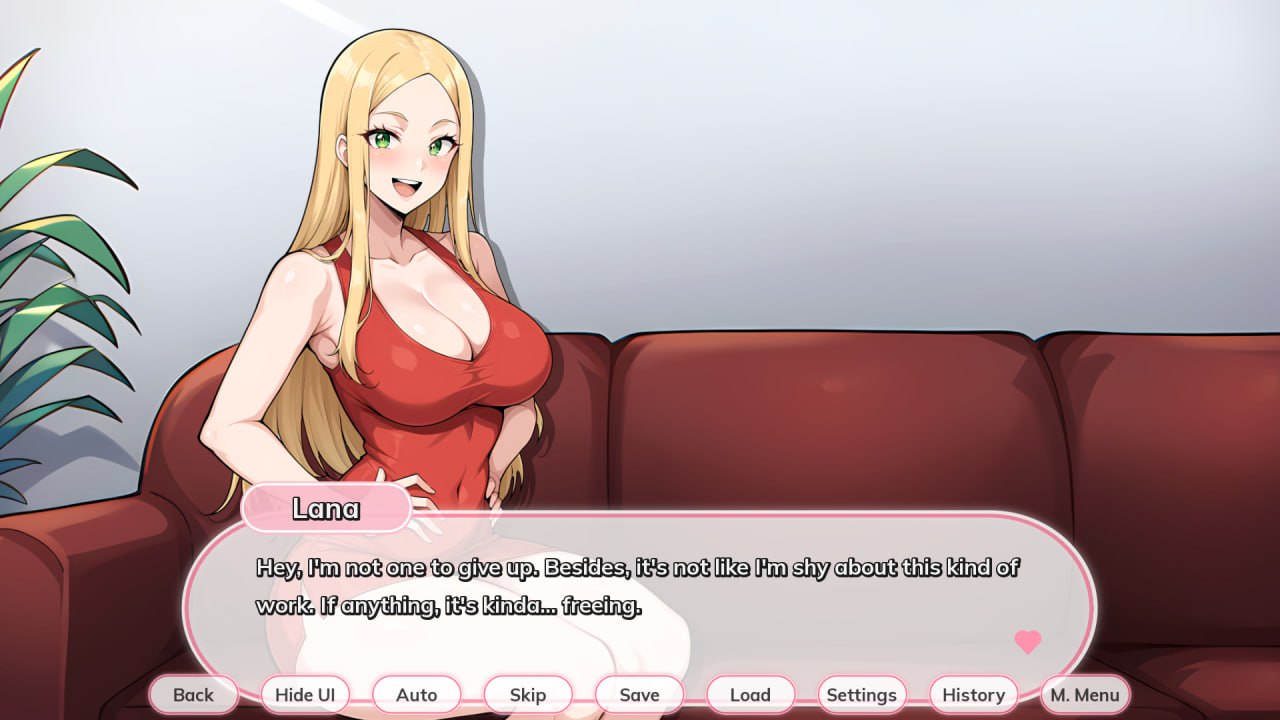This screenshot has width=1280, height=720.
Task: Select the Hide UI quick menu entry
Action: pyautogui.click(x=305, y=694)
